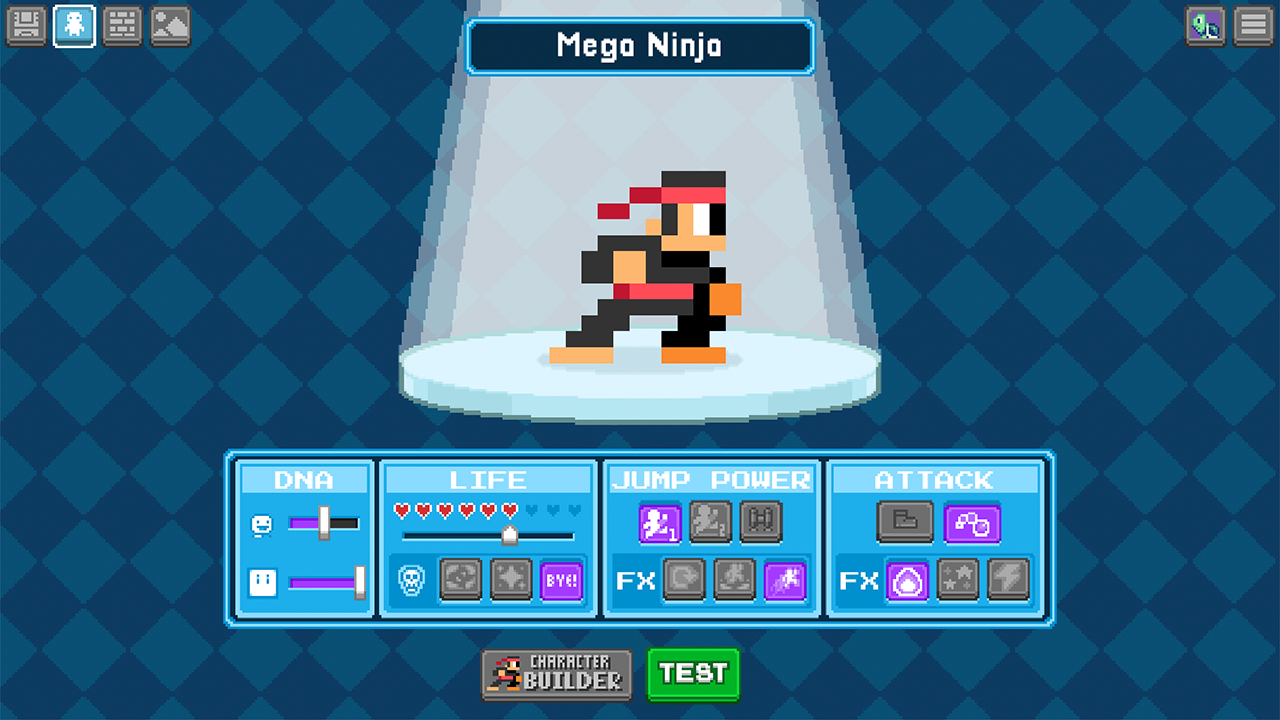Open the green turtle enemy button
The width and height of the screenshot is (1280, 720).
coord(1205,26)
